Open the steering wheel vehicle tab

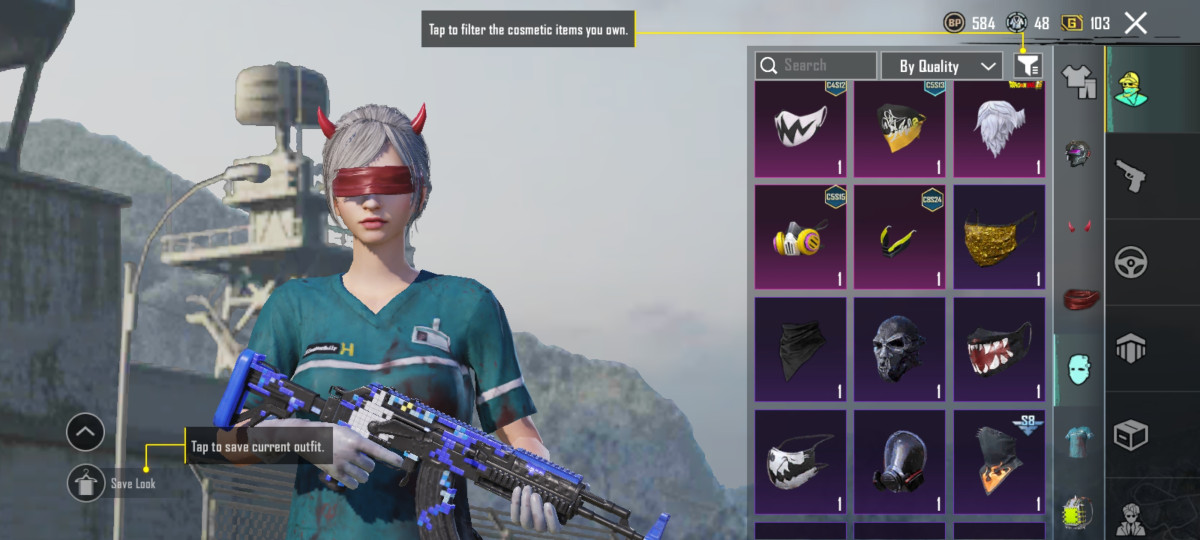[x=1131, y=262]
